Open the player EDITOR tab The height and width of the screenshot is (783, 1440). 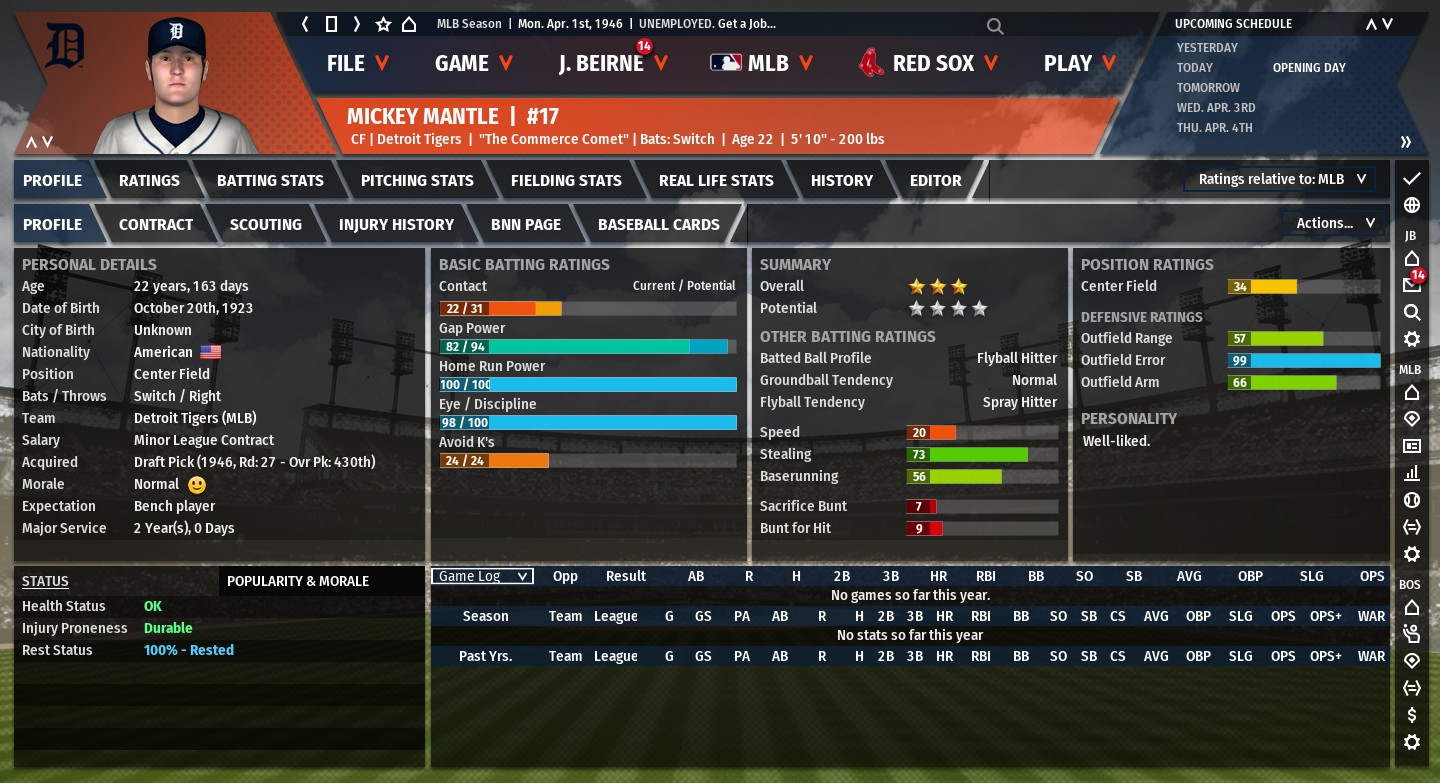click(x=935, y=181)
